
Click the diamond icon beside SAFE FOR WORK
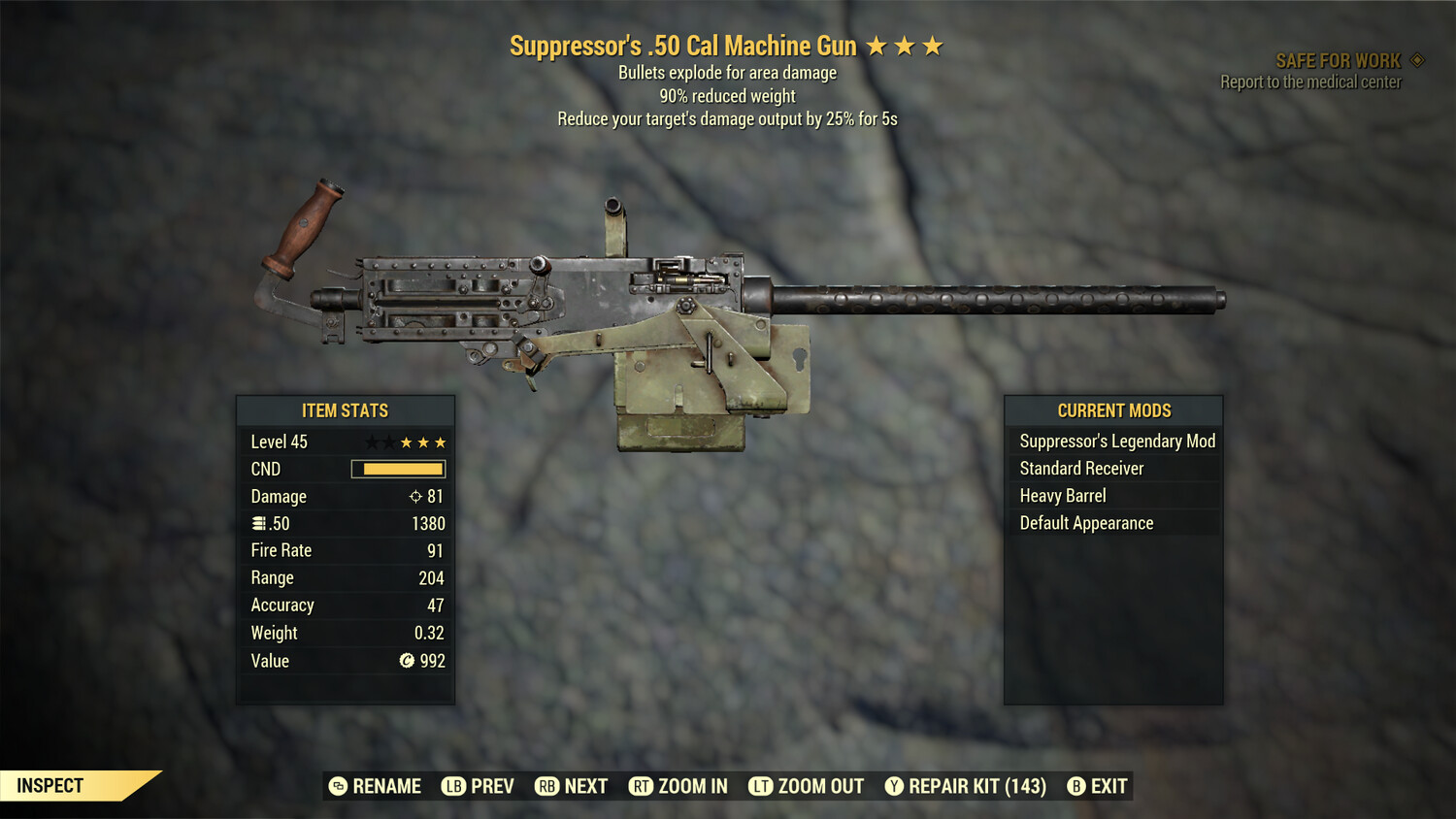(1415, 59)
